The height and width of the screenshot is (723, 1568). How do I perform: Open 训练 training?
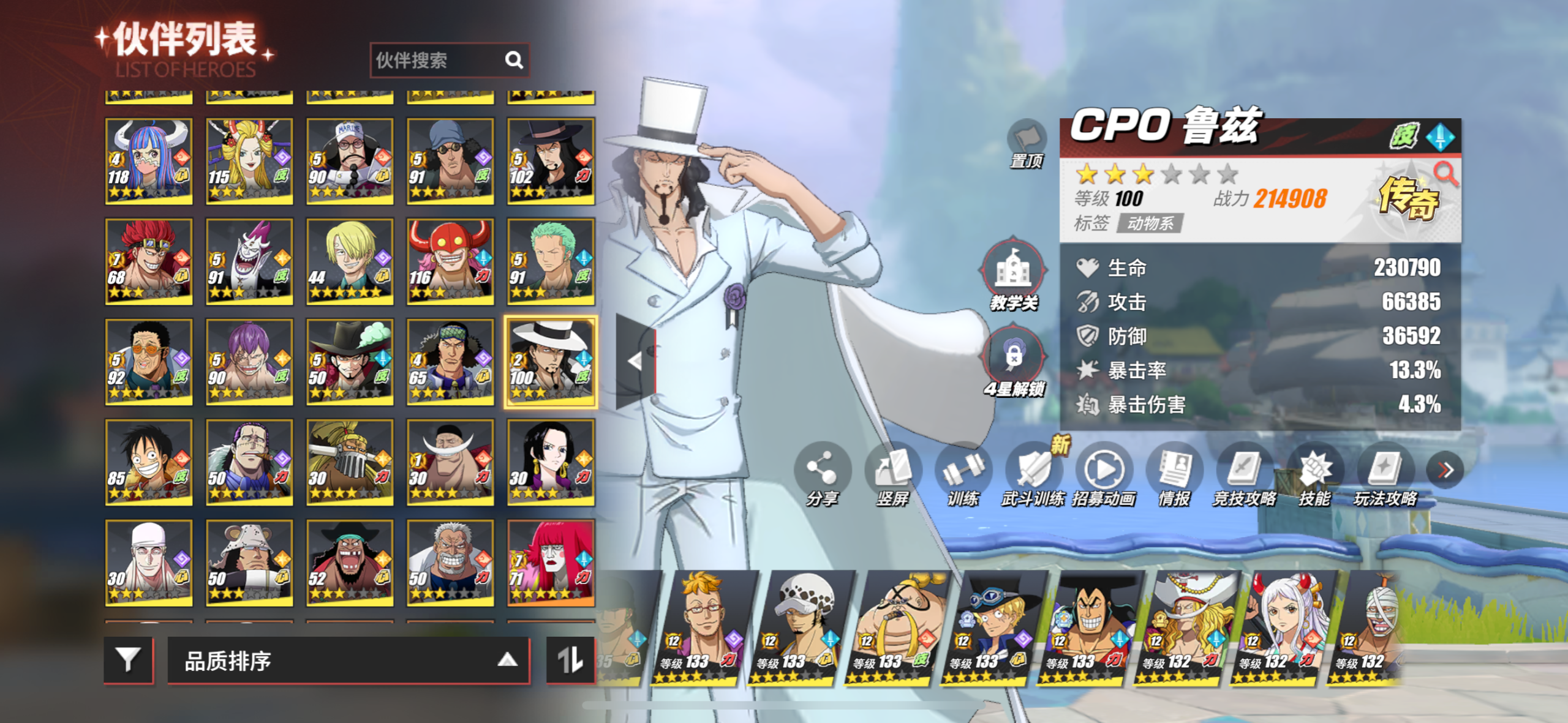(963, 473)
